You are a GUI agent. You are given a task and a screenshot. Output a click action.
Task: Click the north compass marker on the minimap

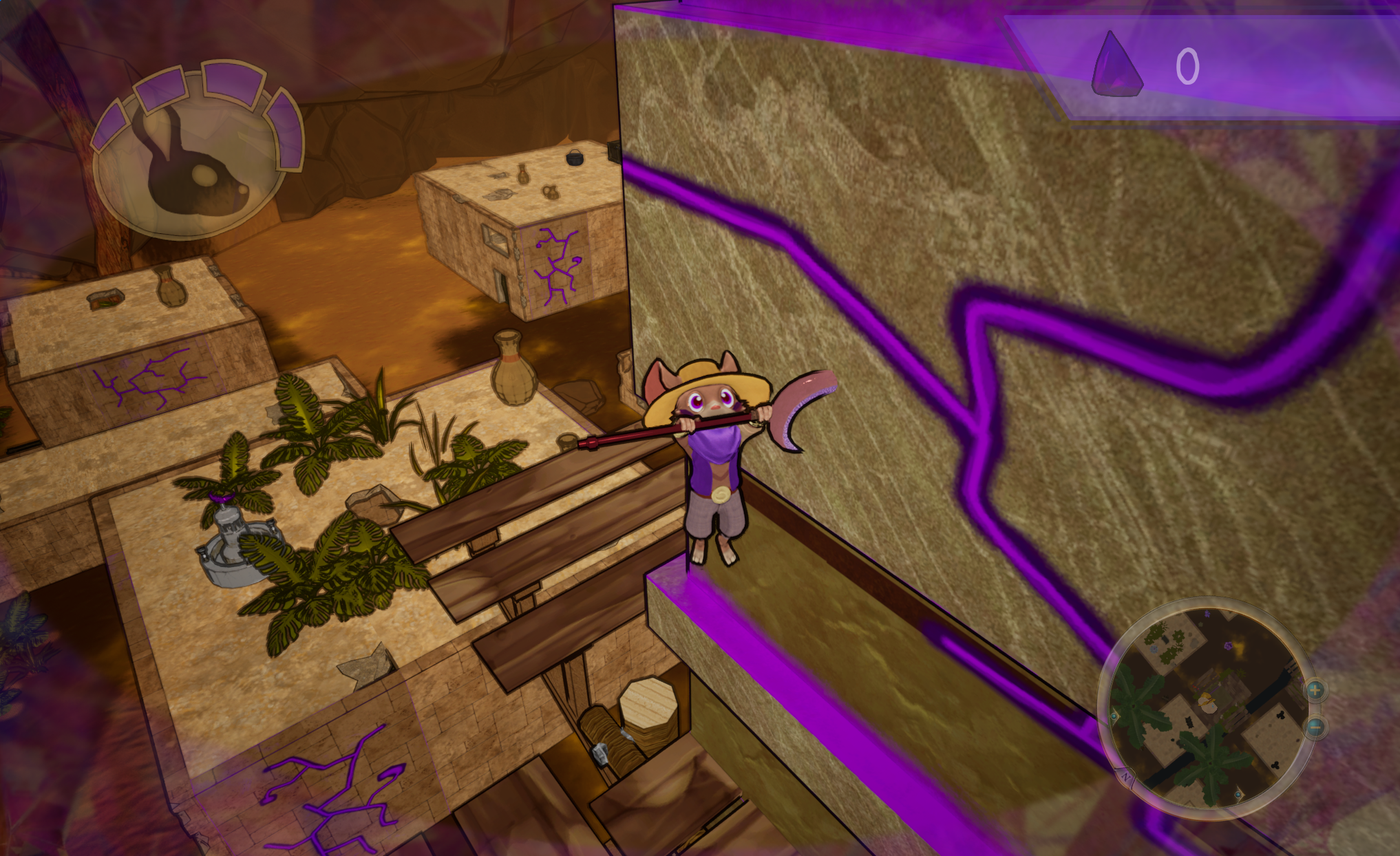tap(1126, 778)
